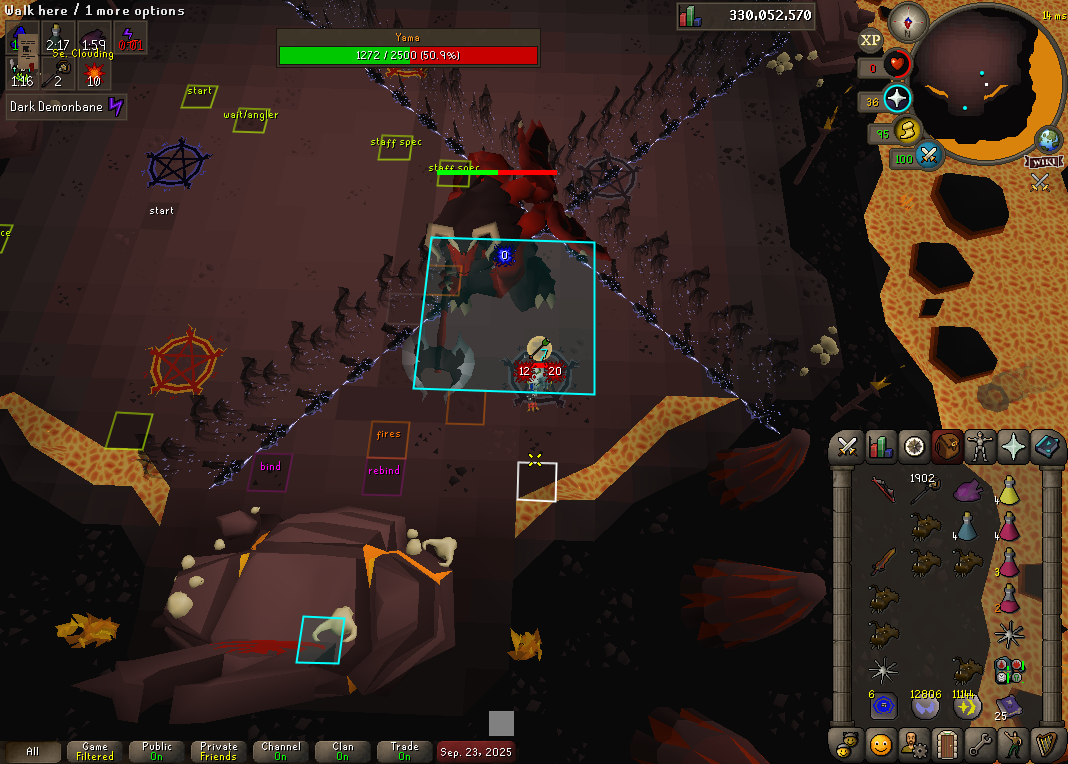
Task: Open the wrench Settings tab
Action: [980, 744]
